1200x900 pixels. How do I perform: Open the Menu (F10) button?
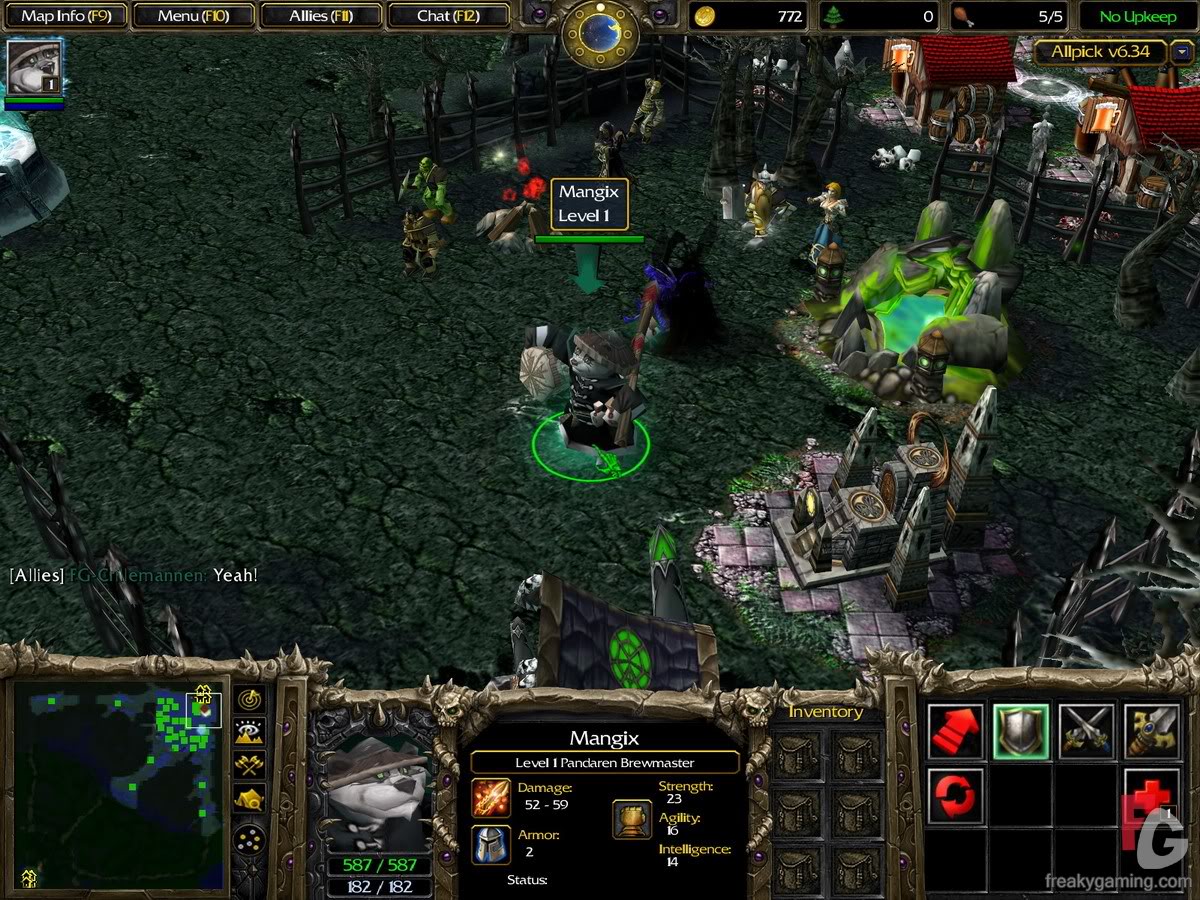click(193, 16)
